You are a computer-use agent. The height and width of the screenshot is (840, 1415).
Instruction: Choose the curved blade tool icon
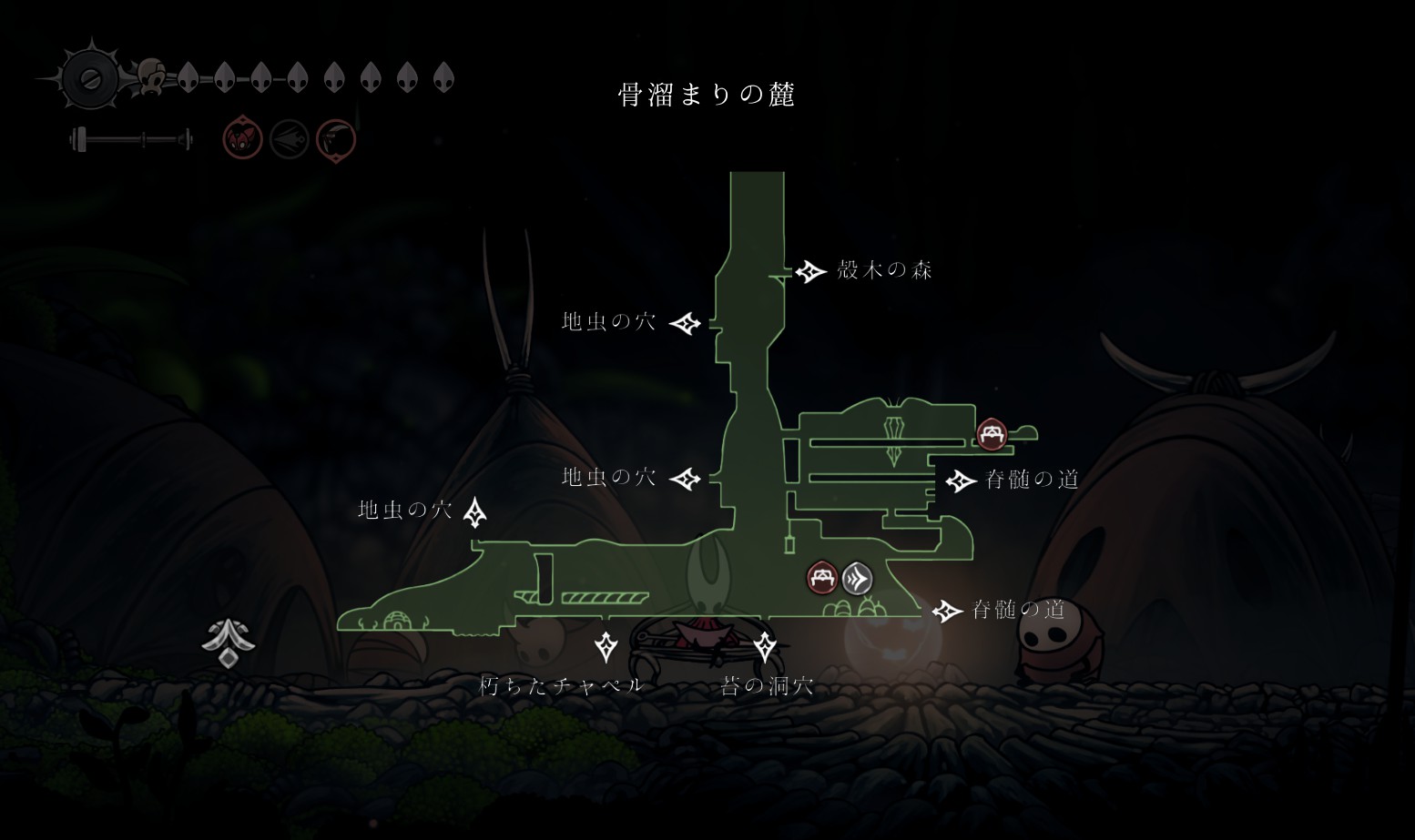[336, 140]
